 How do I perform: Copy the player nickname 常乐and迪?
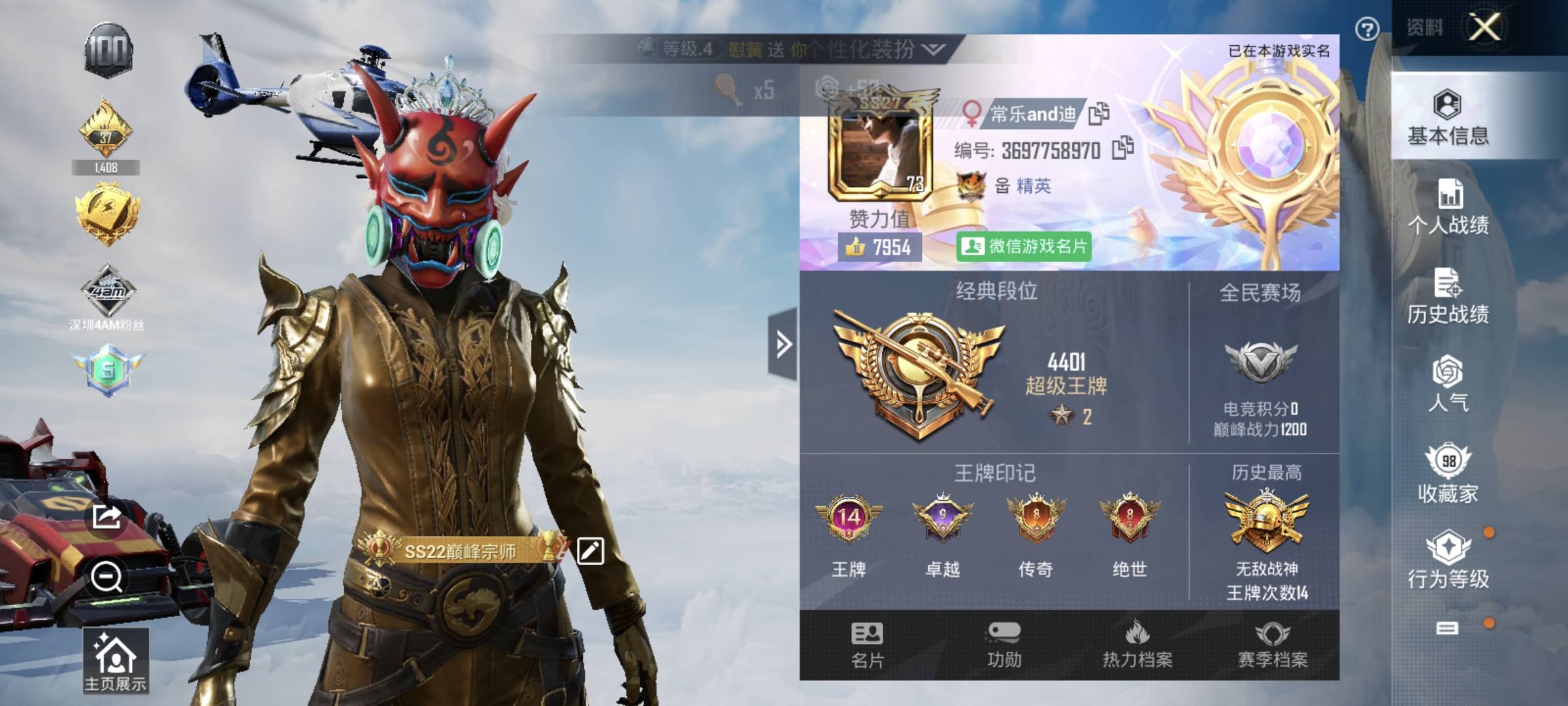pyautogui.click(x=1098, y=114)
